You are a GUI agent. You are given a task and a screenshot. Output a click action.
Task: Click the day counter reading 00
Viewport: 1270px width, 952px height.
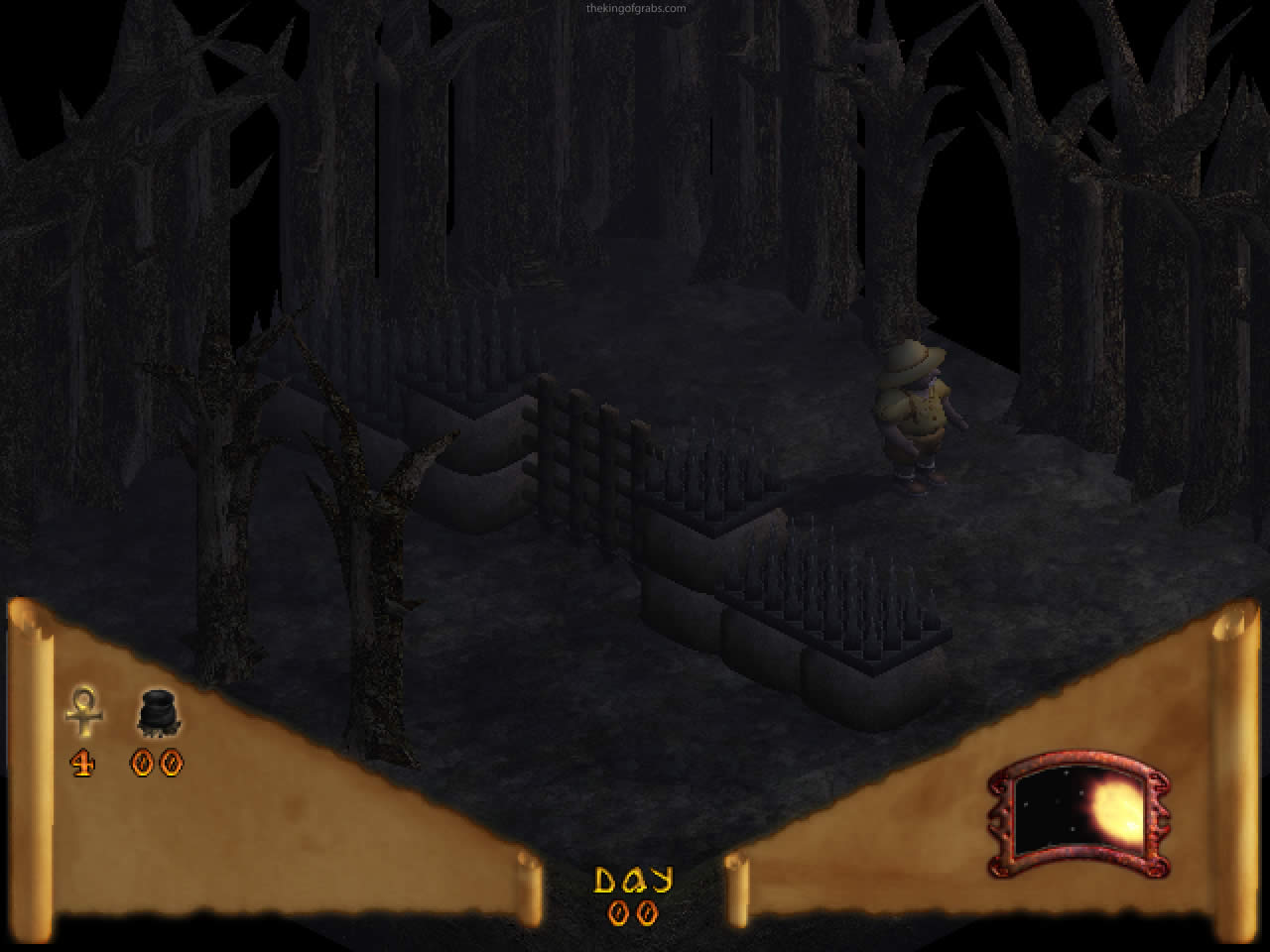635,914
